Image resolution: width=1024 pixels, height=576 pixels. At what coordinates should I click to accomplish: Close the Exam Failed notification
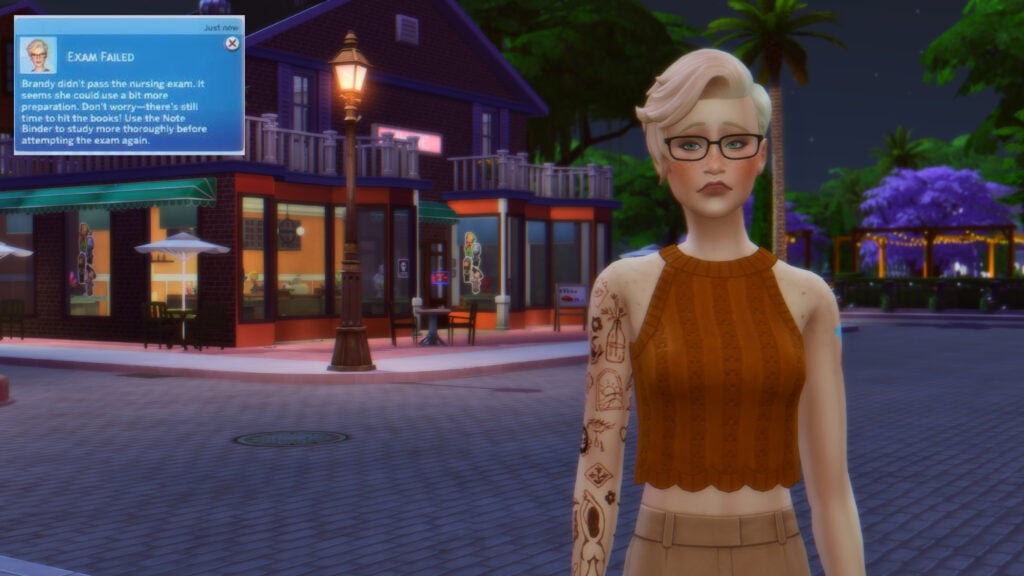232,44
